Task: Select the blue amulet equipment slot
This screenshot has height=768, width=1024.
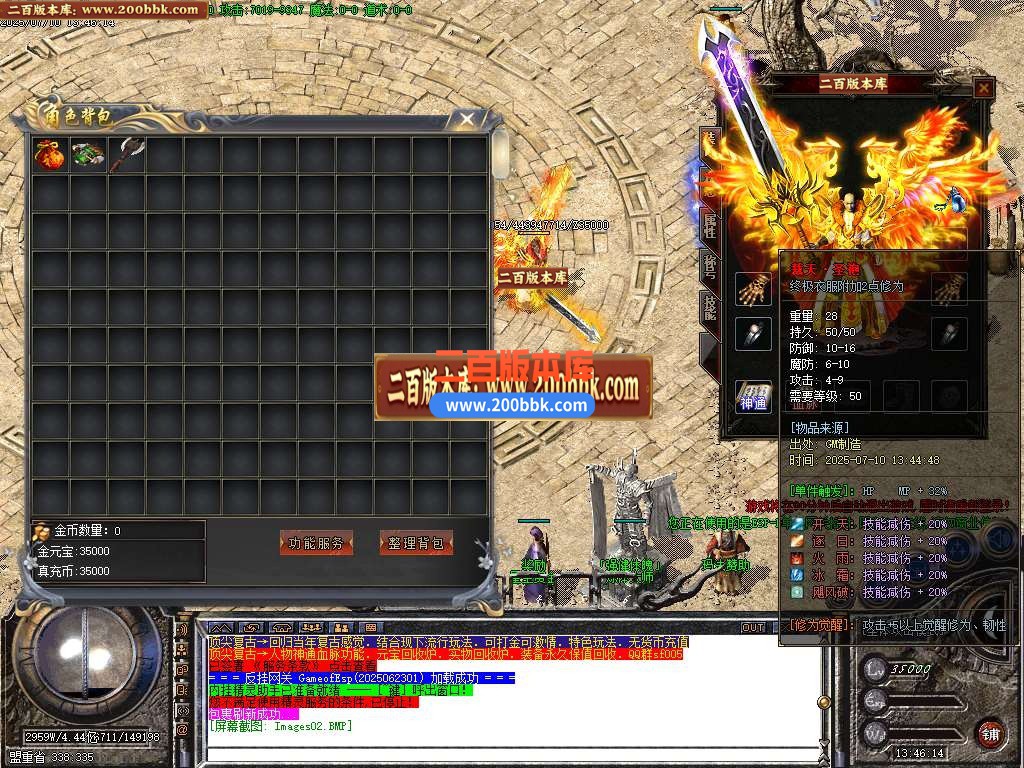Action: [x=957, y=200]
